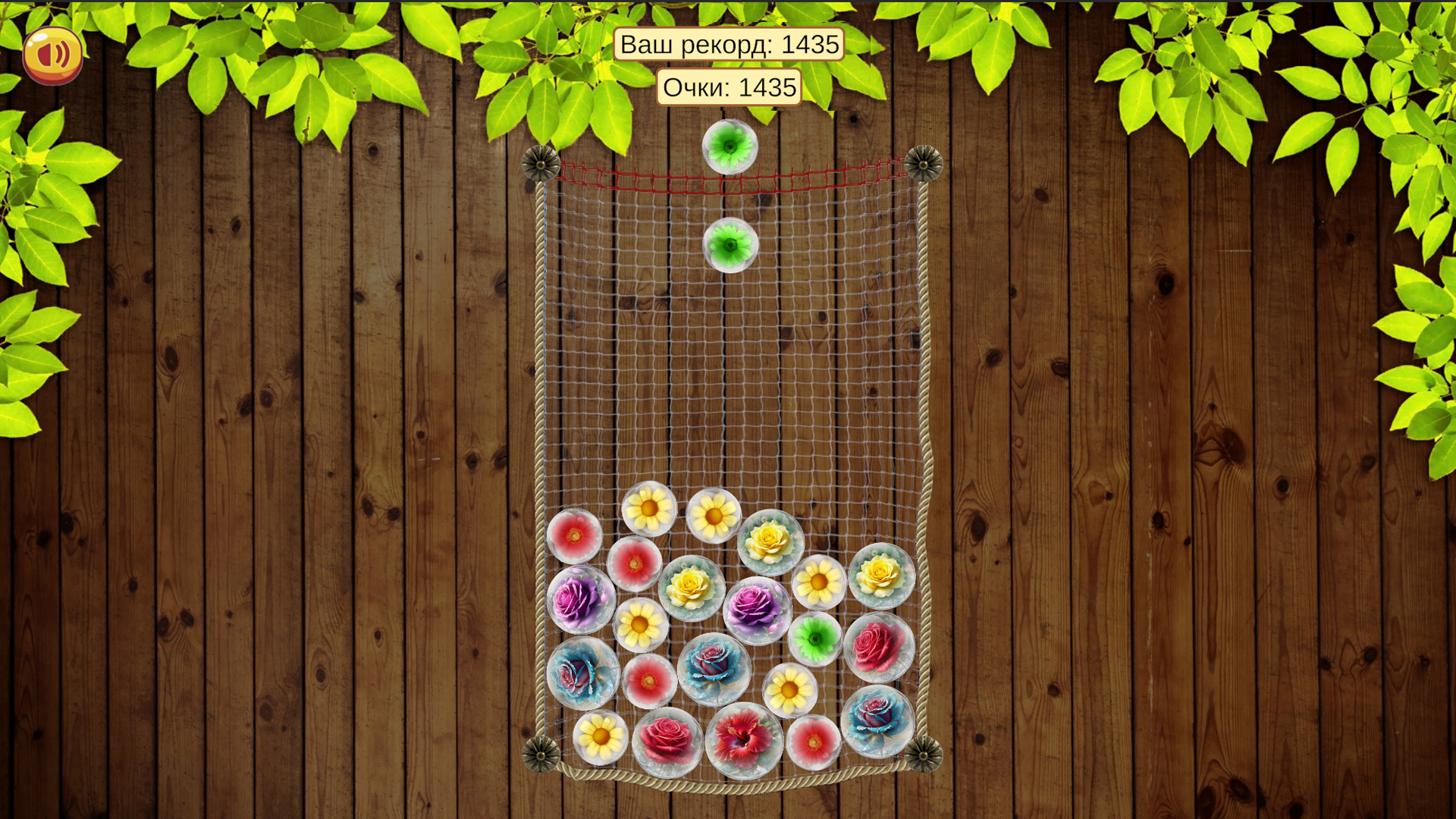Select the yellow daisy pair near the pile top
This screenshot has height=819, width=1456.
point(648,506)
